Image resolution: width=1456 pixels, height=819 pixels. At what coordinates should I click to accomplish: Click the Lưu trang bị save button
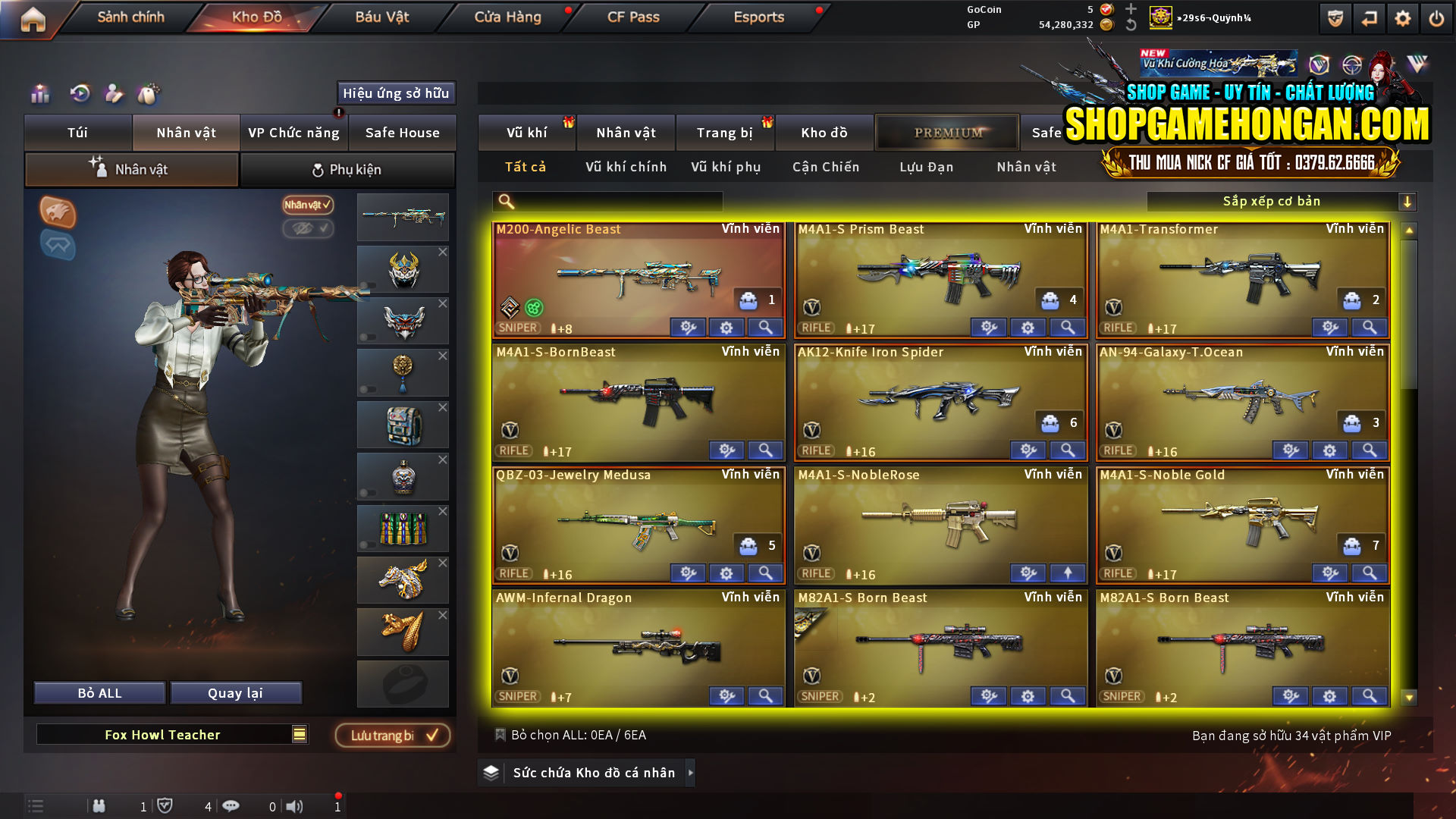coord(391,734)
